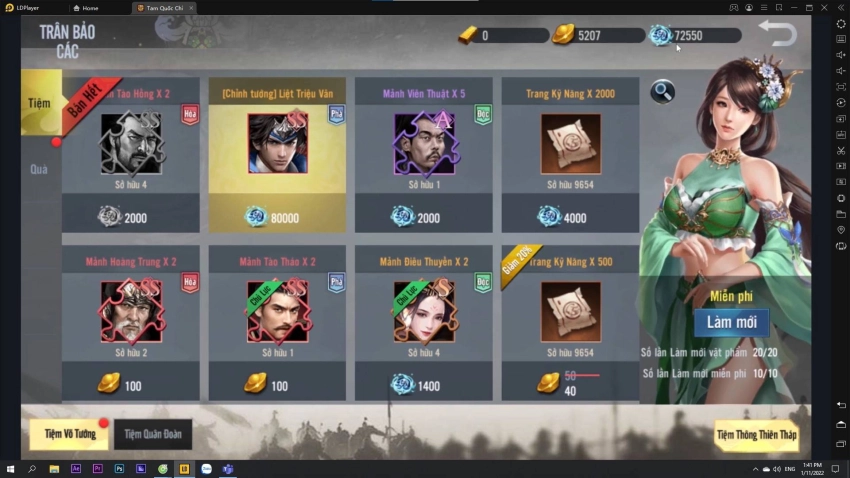Open the Quà tab
The image size is (850, 478).
tap(39, 169)
